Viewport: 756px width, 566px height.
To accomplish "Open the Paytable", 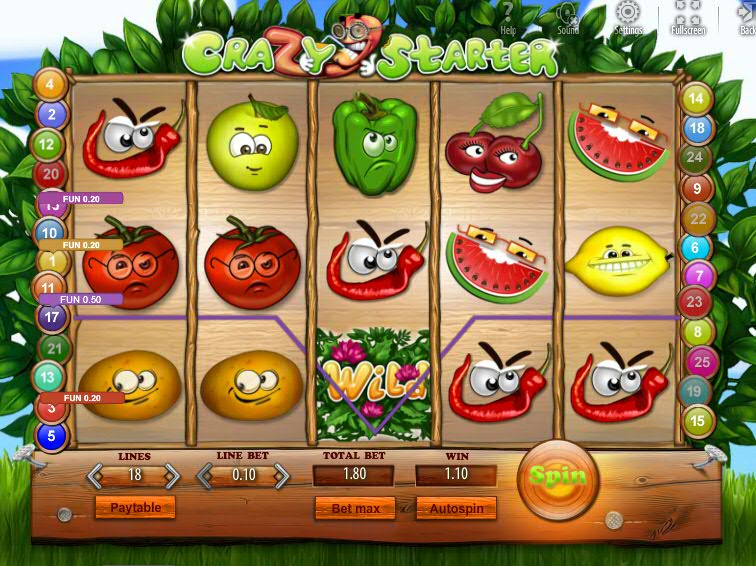I will click(x=135, y=508).
